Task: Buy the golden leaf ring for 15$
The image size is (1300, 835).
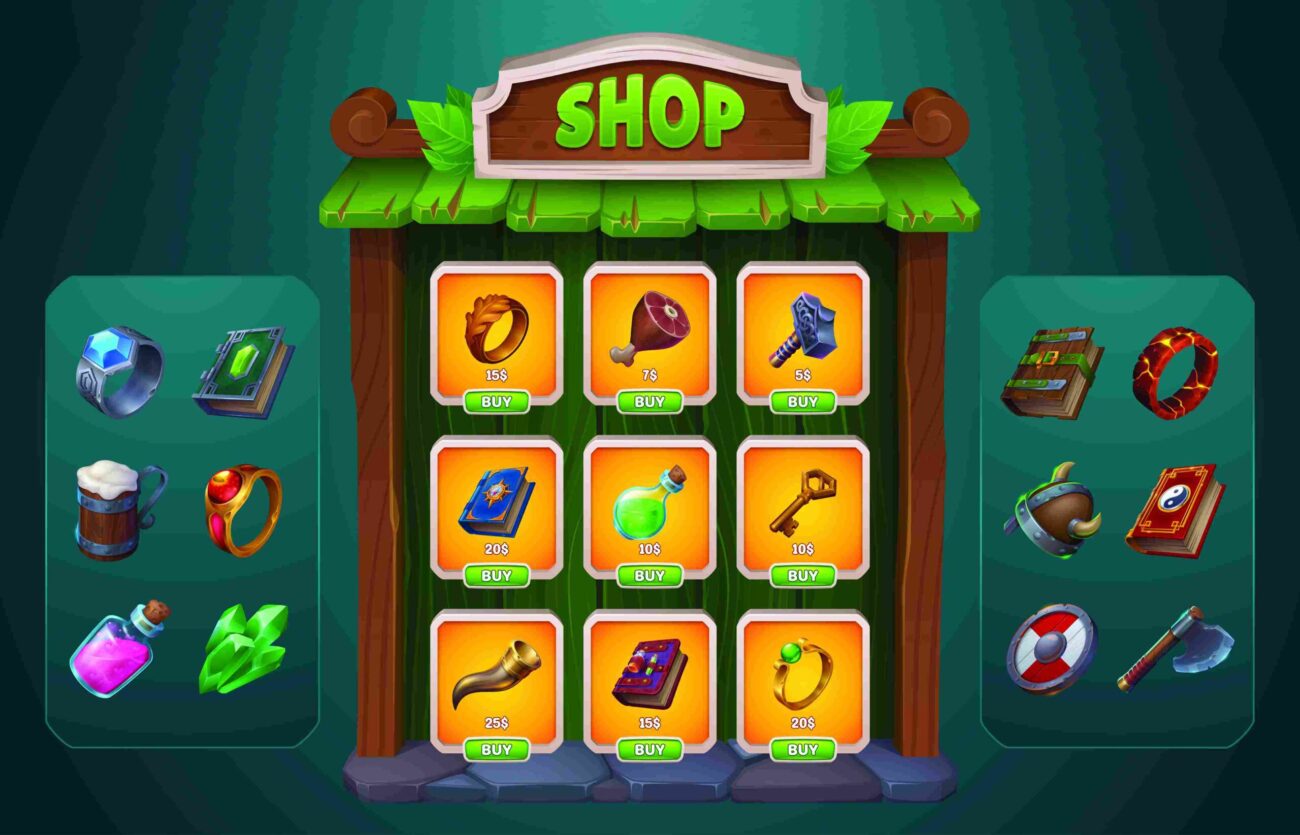Action: (x=497, y=400)
